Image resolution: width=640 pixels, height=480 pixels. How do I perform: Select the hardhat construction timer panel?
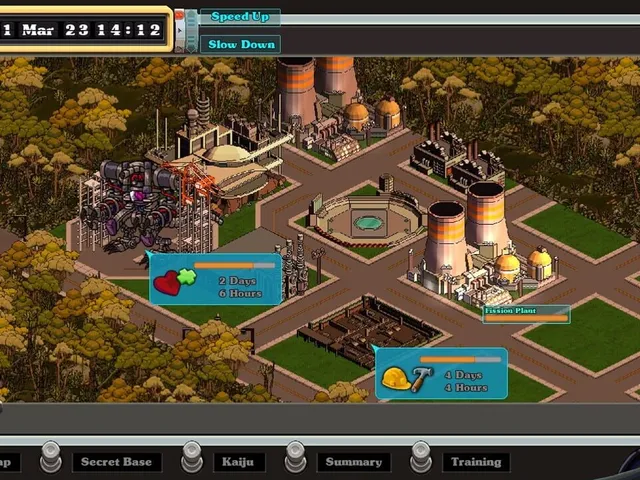tap(441, 373)
